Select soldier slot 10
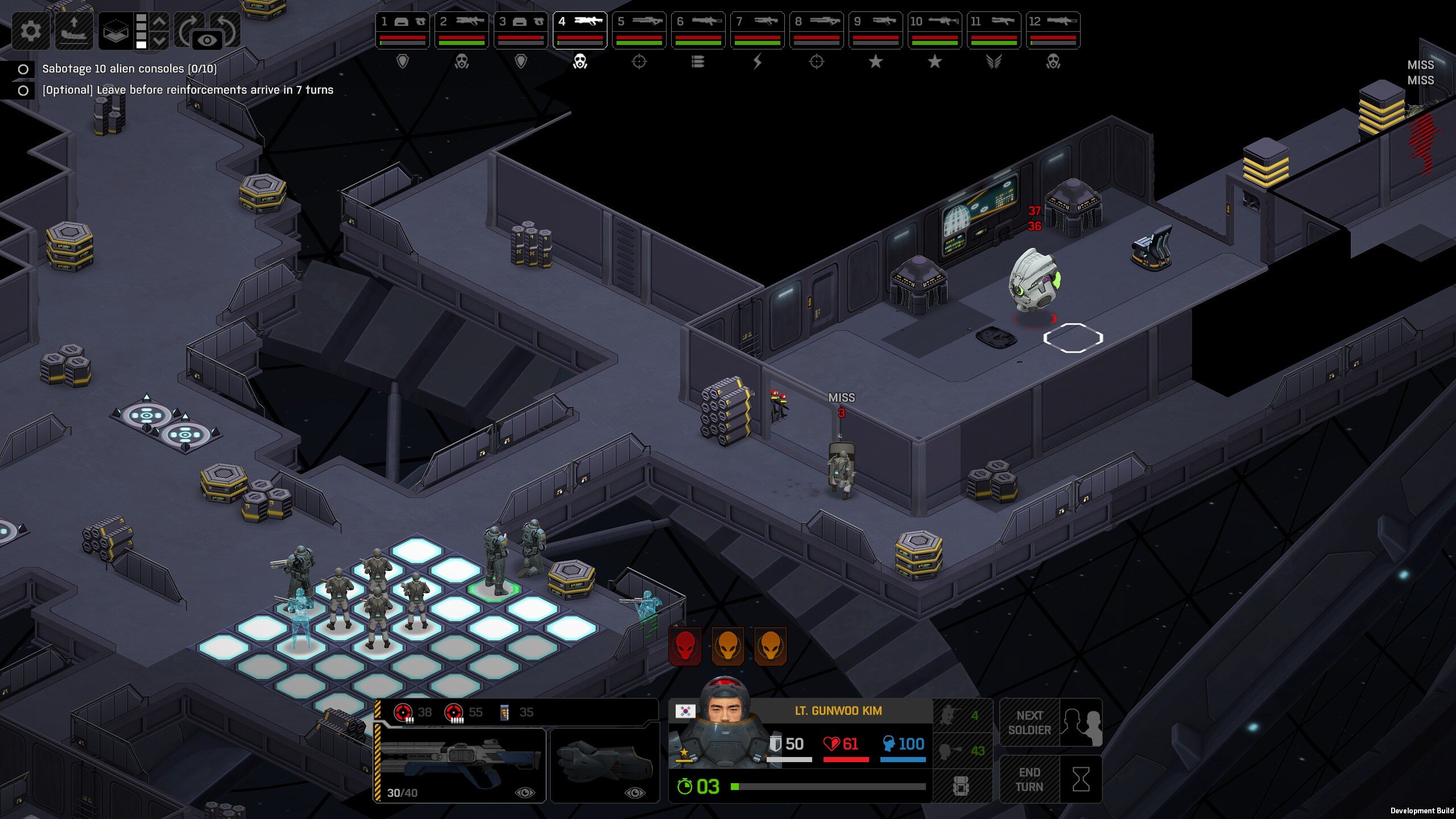Image resolution: width=1456 pixels, height=819 pixels. click(935, 30)
